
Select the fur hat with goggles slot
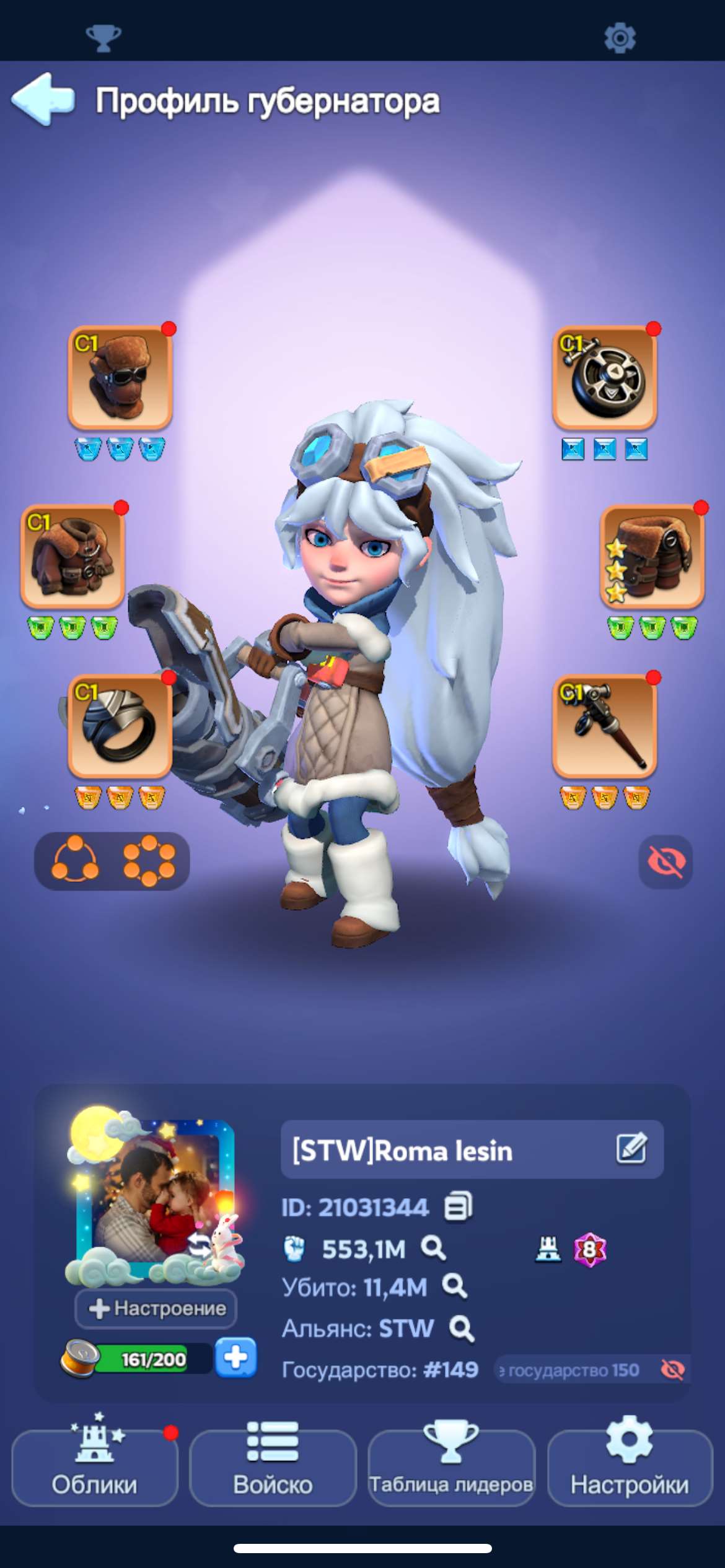click(120, 378)
